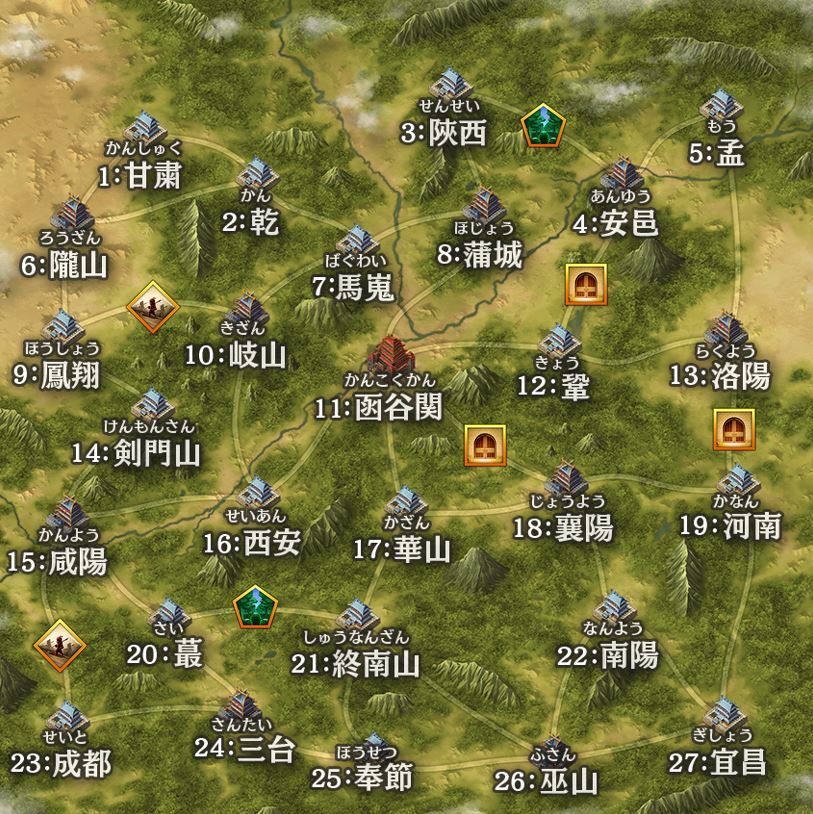Select city 1: 甘粛 on the map
The image size is (813, 814).
pos(147,130)
